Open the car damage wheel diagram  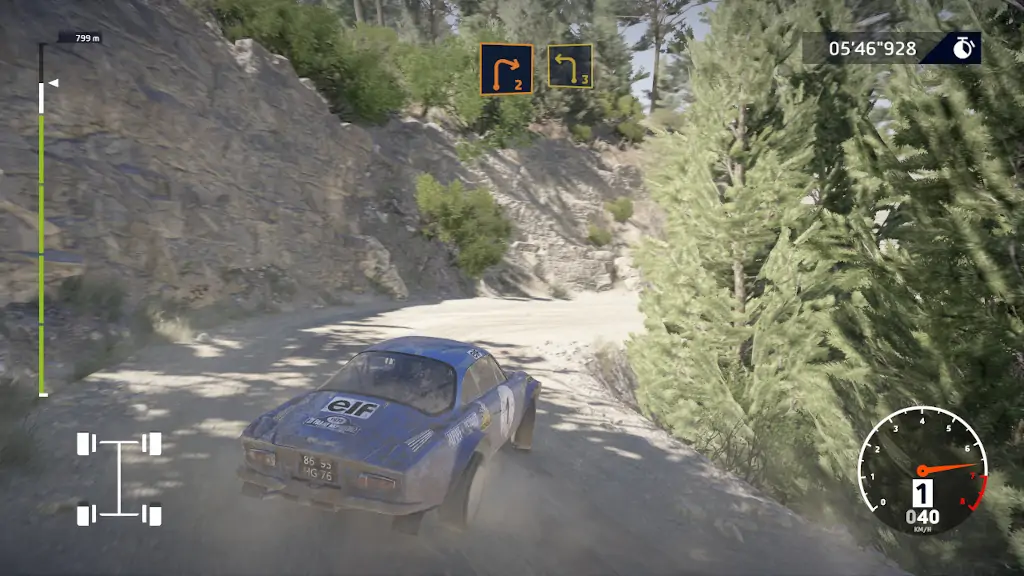[x=120, y=479]
